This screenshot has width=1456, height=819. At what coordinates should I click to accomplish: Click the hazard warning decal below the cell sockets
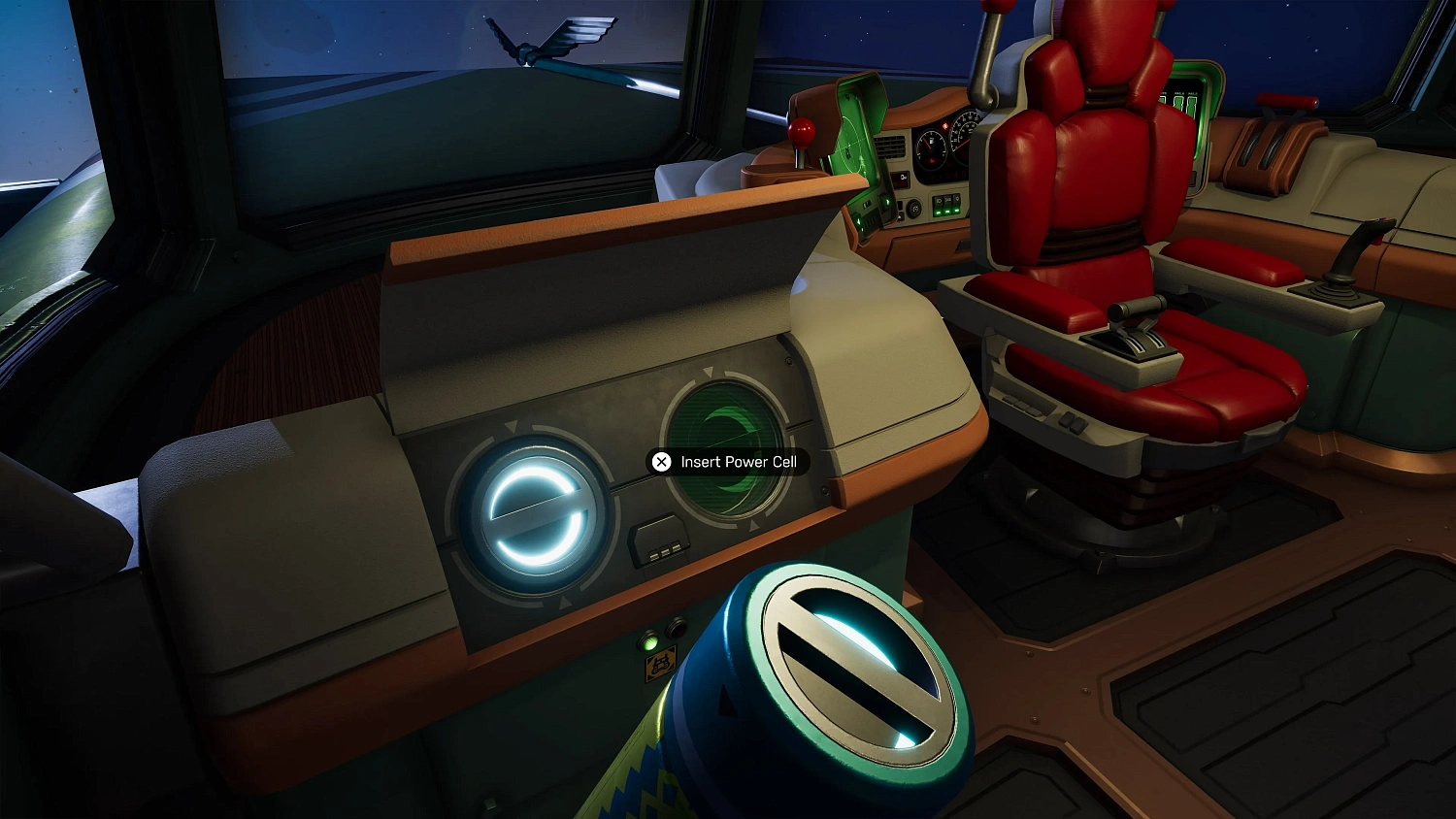coord(660,665)
